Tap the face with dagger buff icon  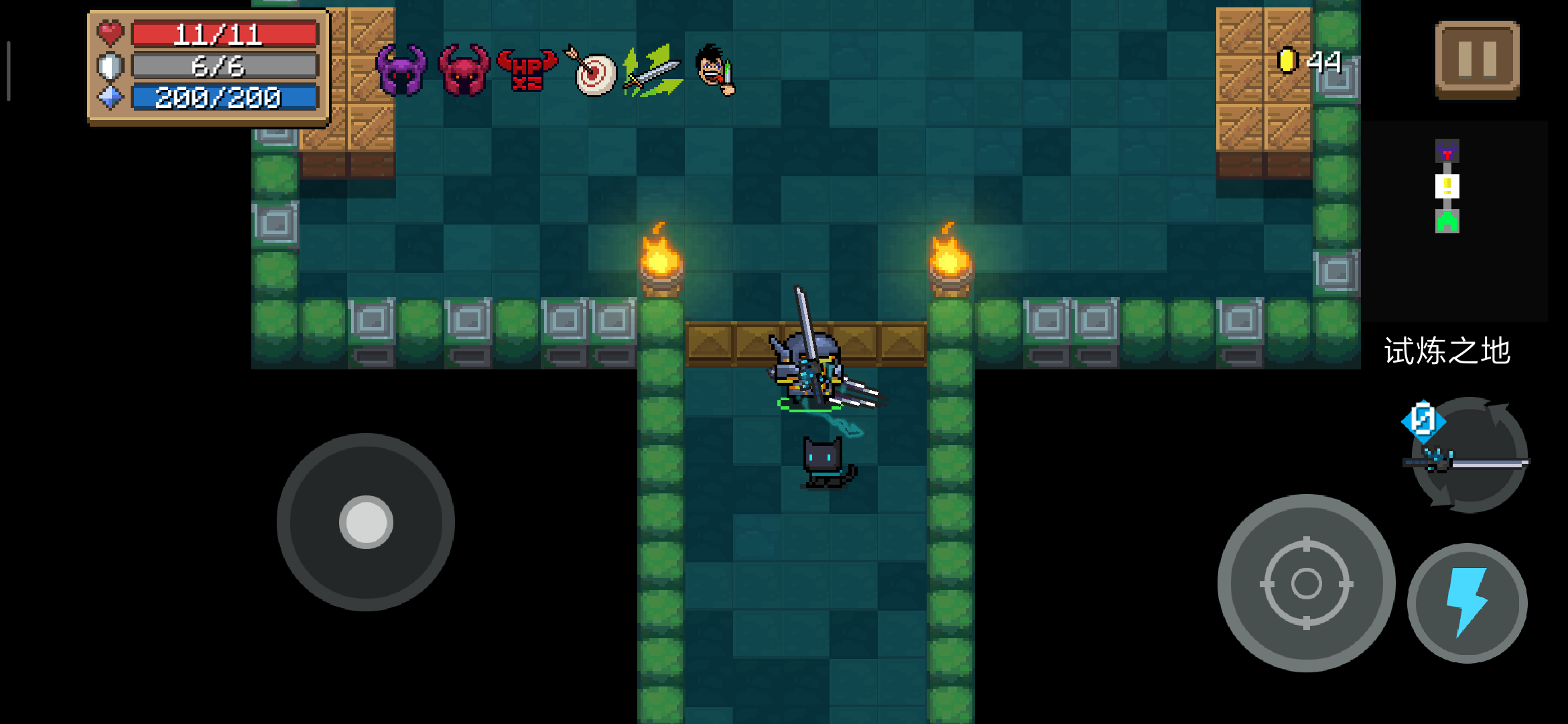715,69
